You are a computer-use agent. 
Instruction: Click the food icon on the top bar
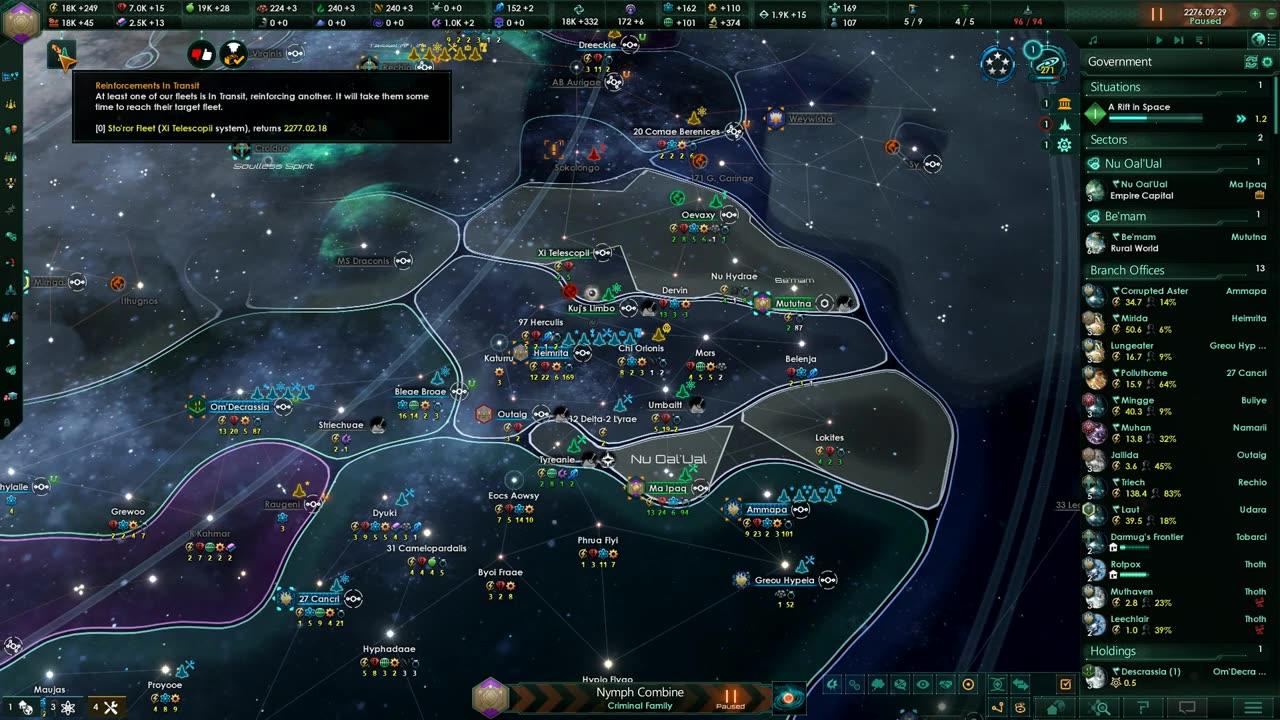click(x=188, y=8)
